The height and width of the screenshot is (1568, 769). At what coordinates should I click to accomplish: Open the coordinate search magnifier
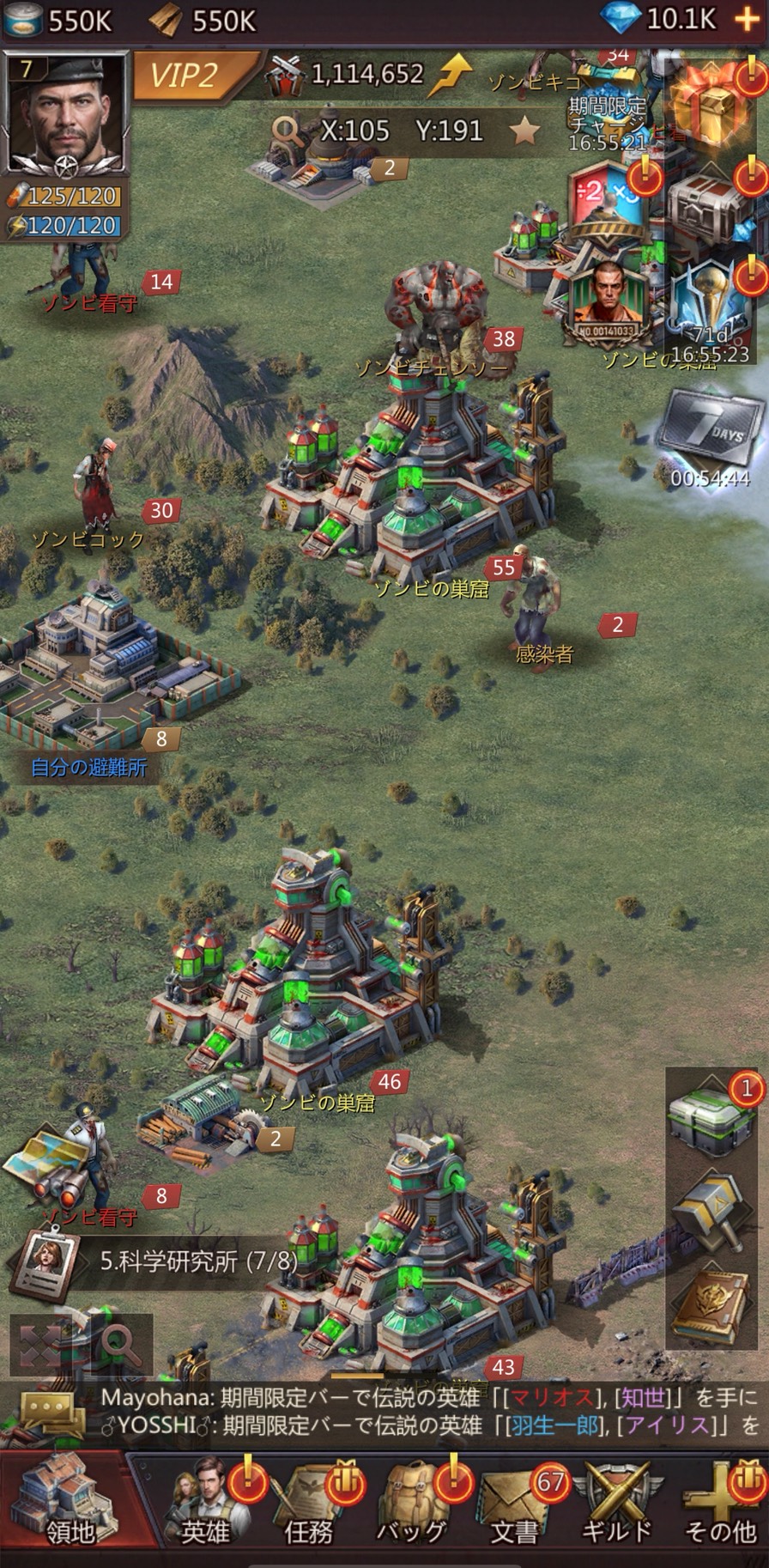(287, 131)
